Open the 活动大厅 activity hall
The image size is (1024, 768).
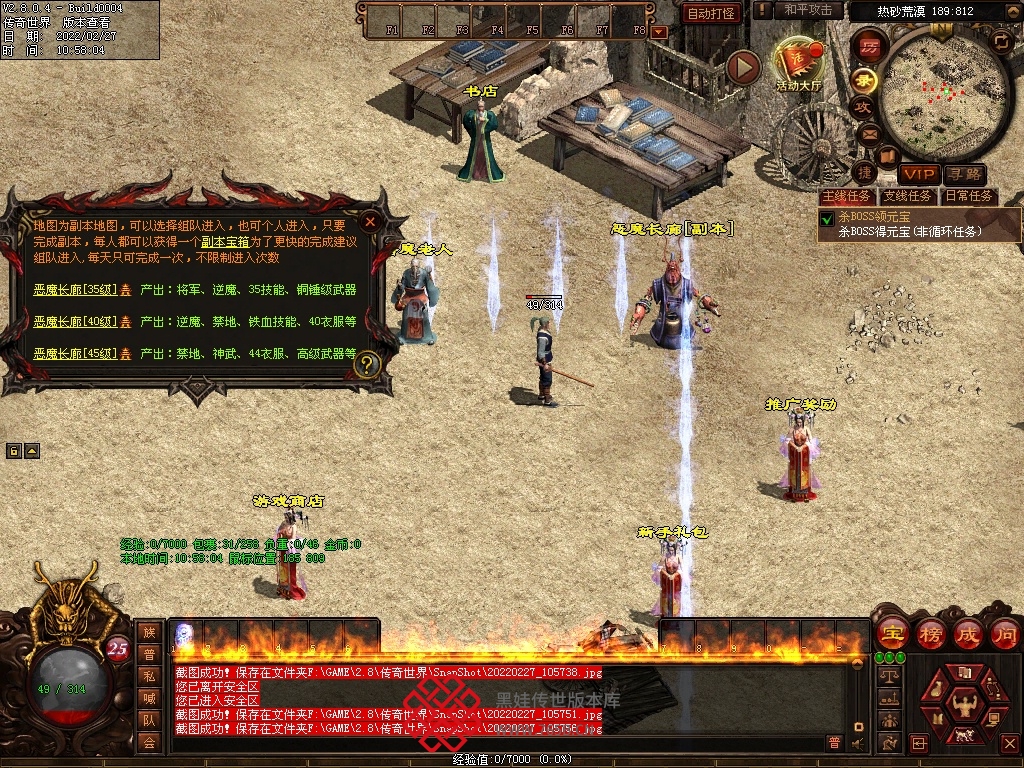coord(798,64)
